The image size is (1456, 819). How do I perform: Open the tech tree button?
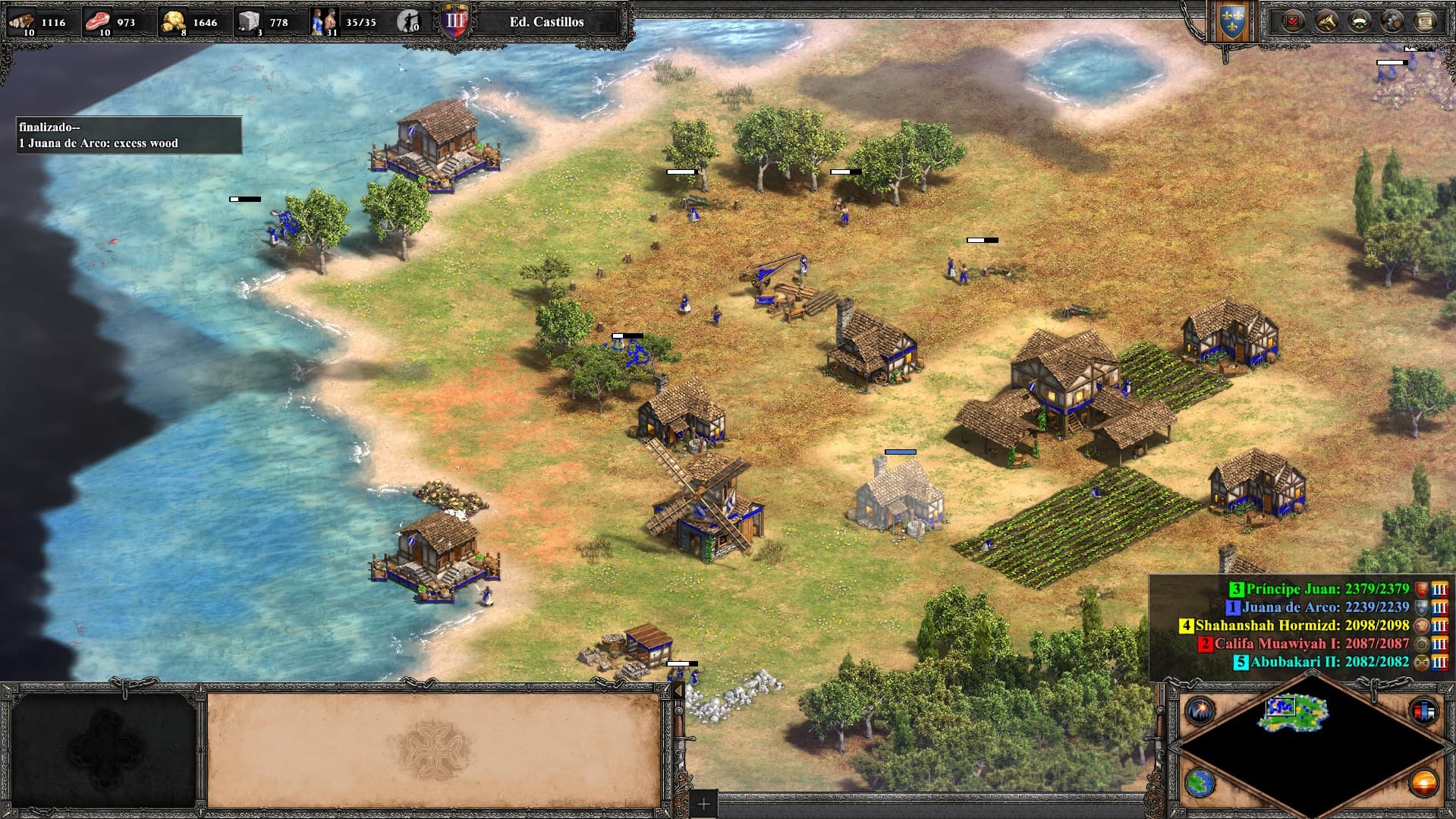[1325, 20]
